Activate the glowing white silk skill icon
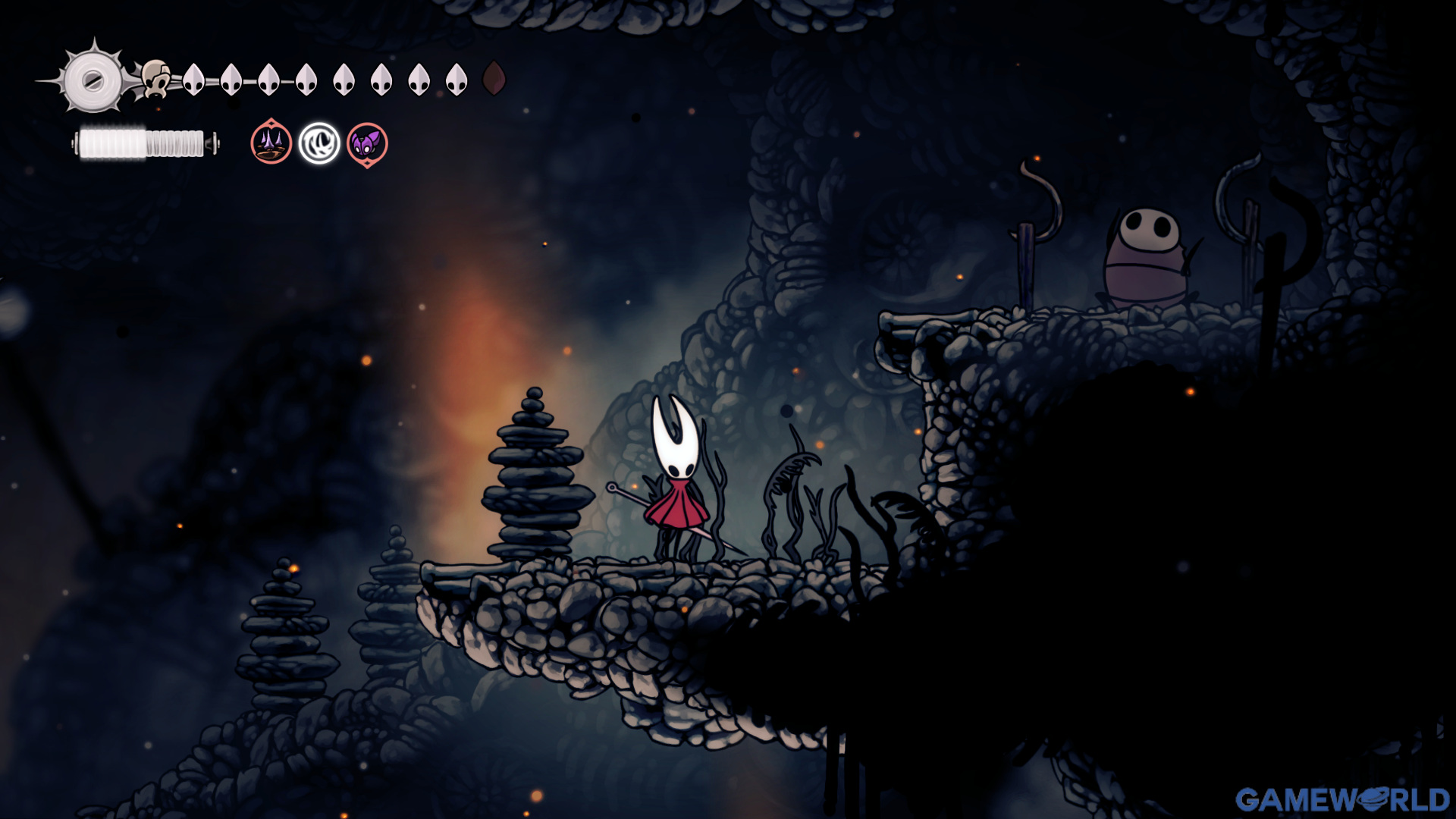 pyautogui.click(x=319, y=143)
